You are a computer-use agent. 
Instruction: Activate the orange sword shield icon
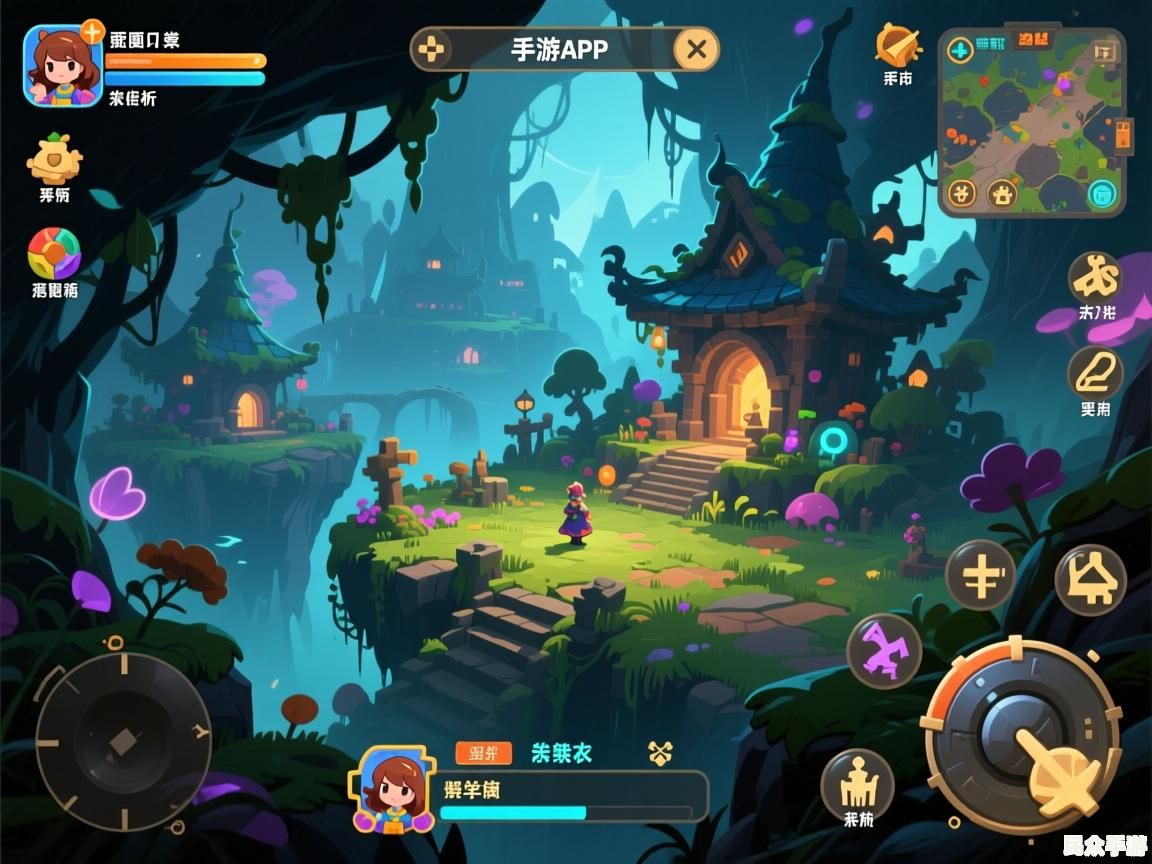[x=897, y=46]
